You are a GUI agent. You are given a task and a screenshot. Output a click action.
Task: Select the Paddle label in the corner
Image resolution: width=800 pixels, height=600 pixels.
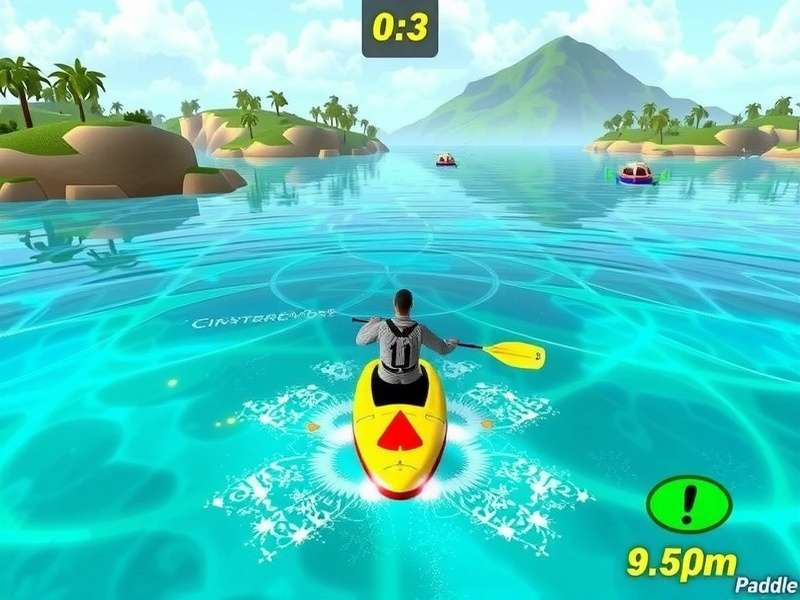(x=766, y=585)
